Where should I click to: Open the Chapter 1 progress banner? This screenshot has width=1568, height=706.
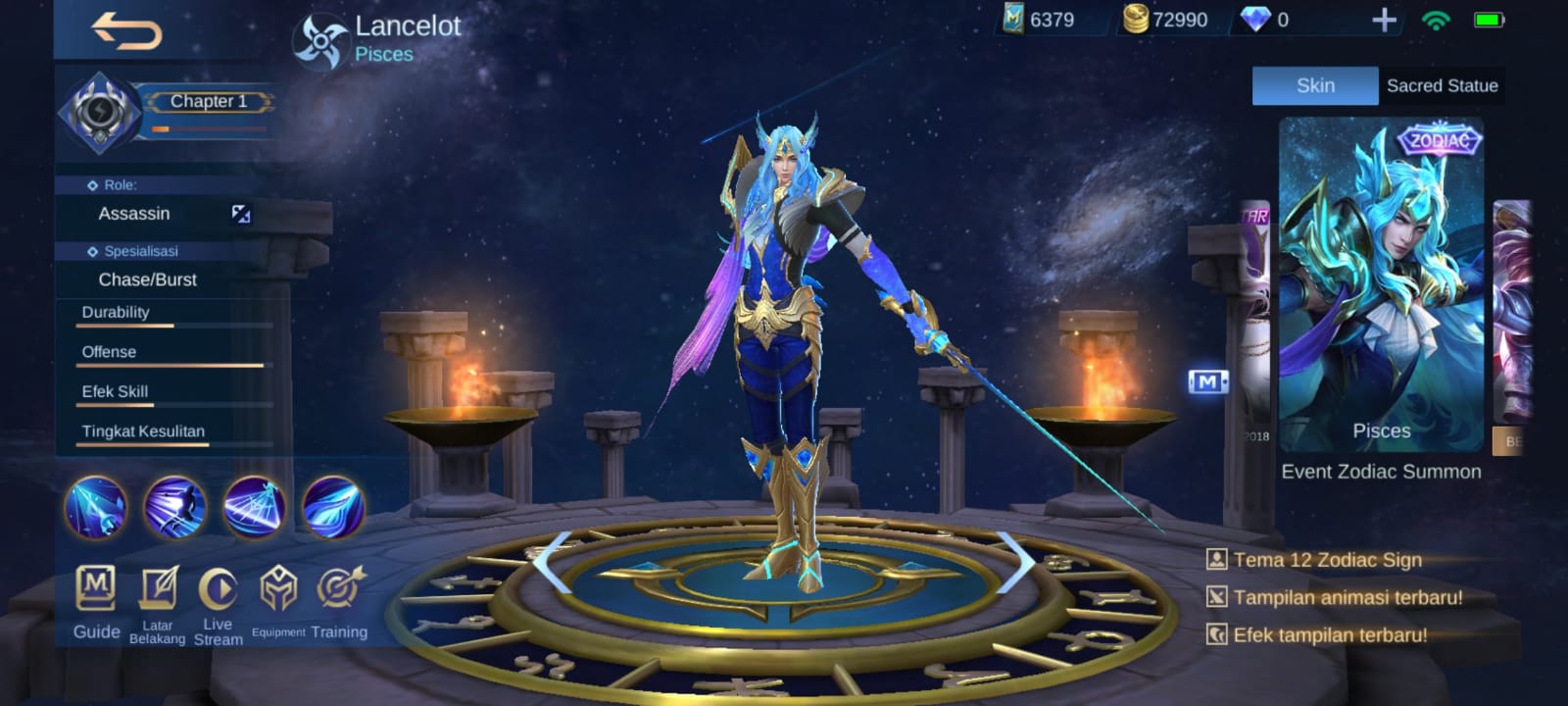coord(208,102)
